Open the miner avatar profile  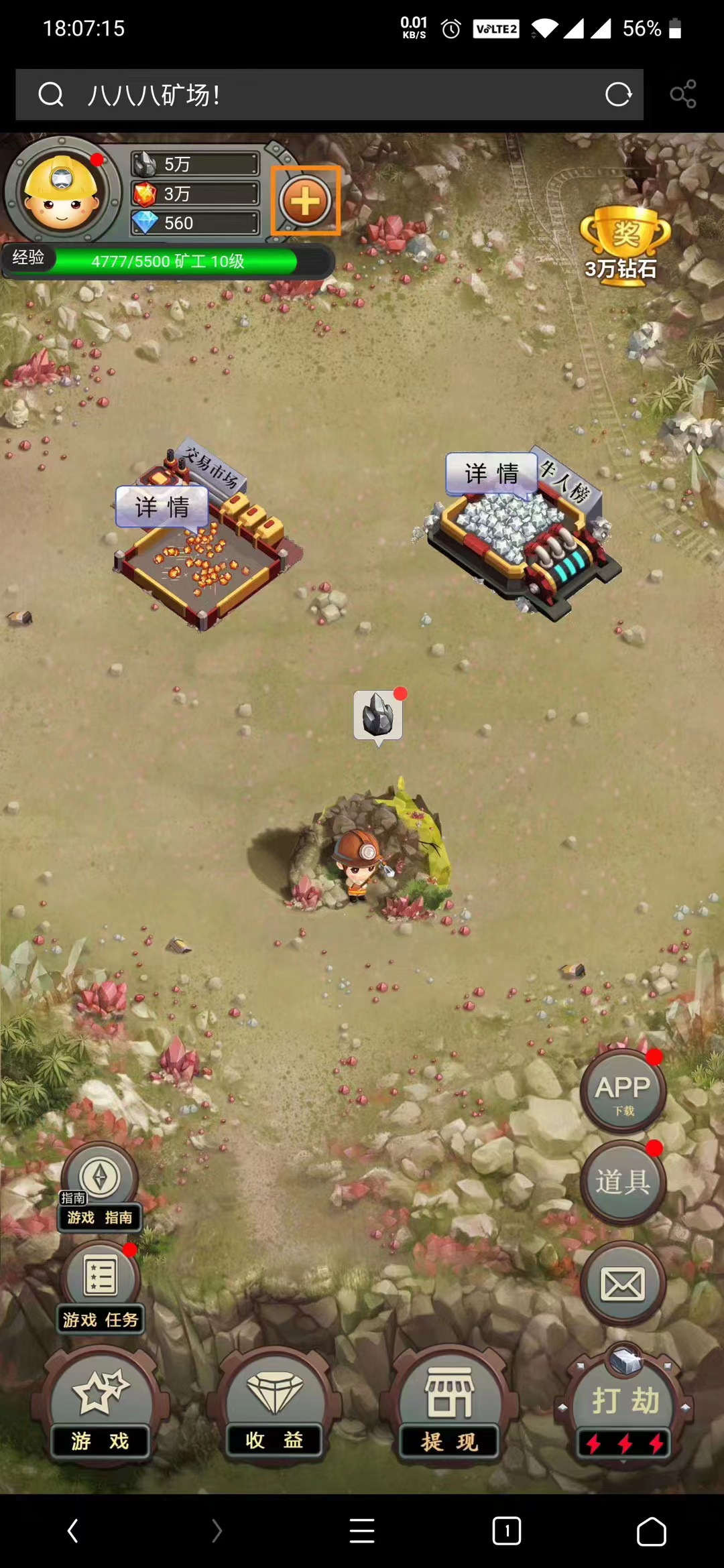point(62,192)
